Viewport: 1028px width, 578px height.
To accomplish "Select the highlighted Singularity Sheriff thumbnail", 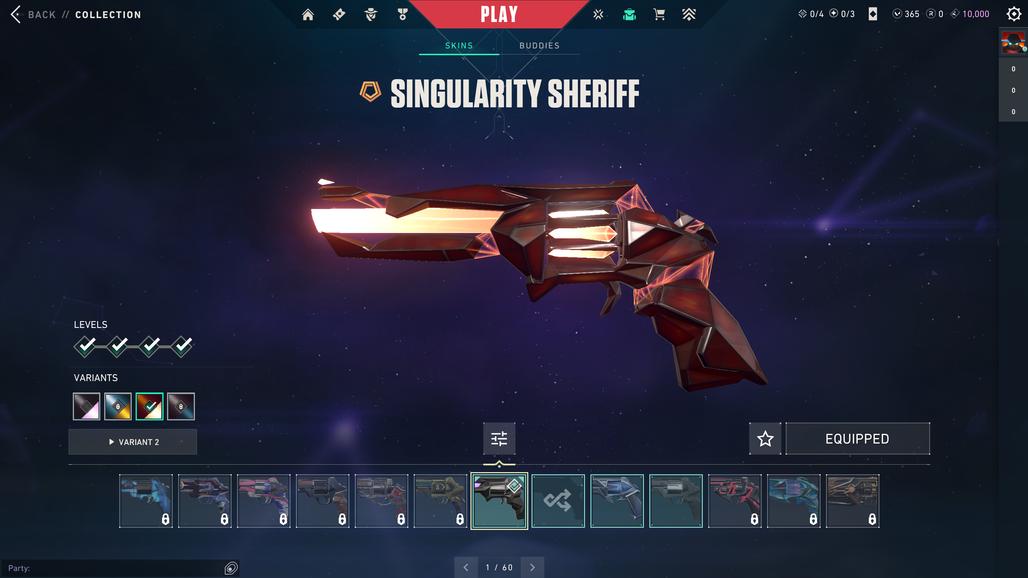I will coord(499,501).
